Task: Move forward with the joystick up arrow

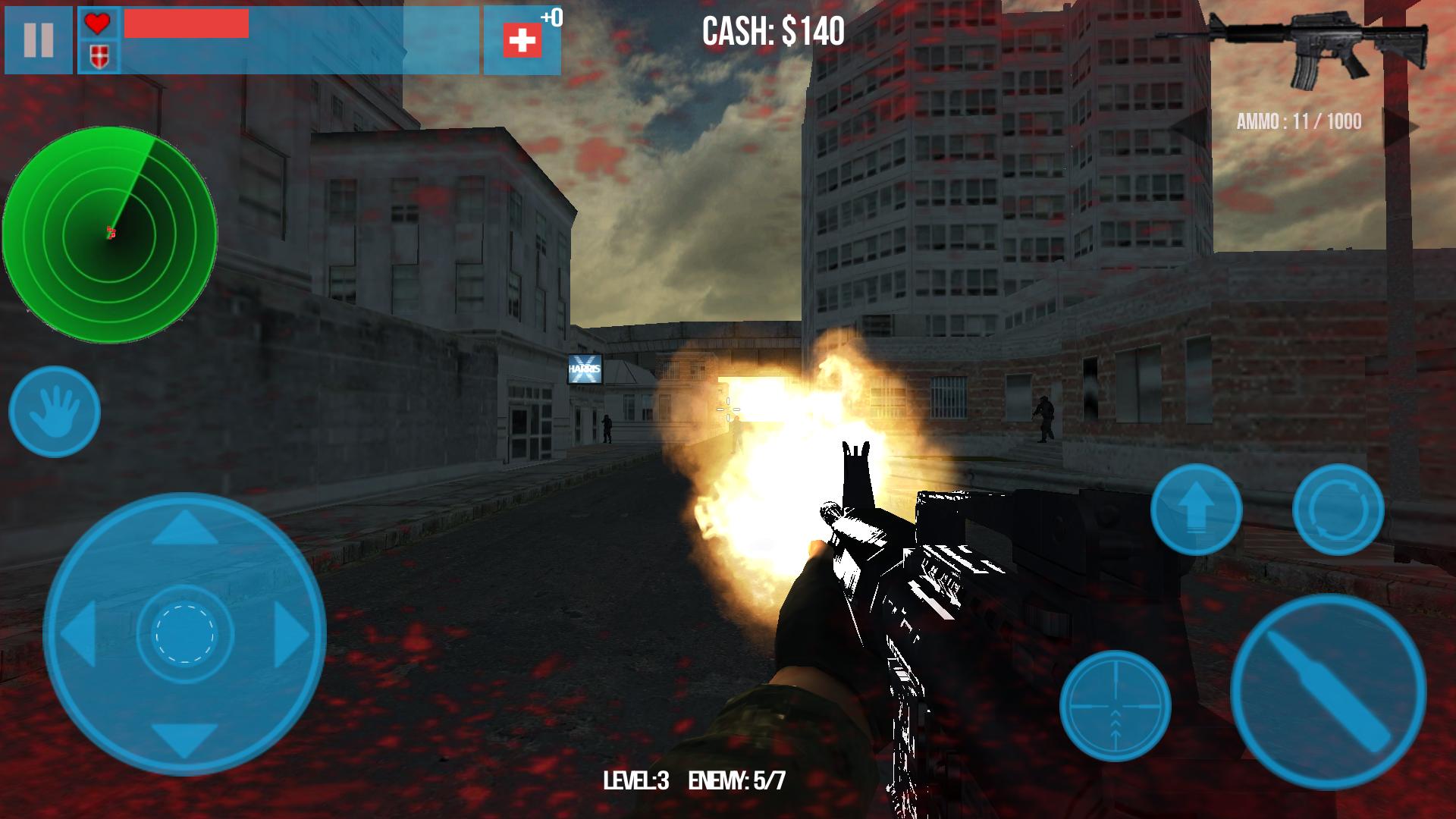Action: coord(185,528)
